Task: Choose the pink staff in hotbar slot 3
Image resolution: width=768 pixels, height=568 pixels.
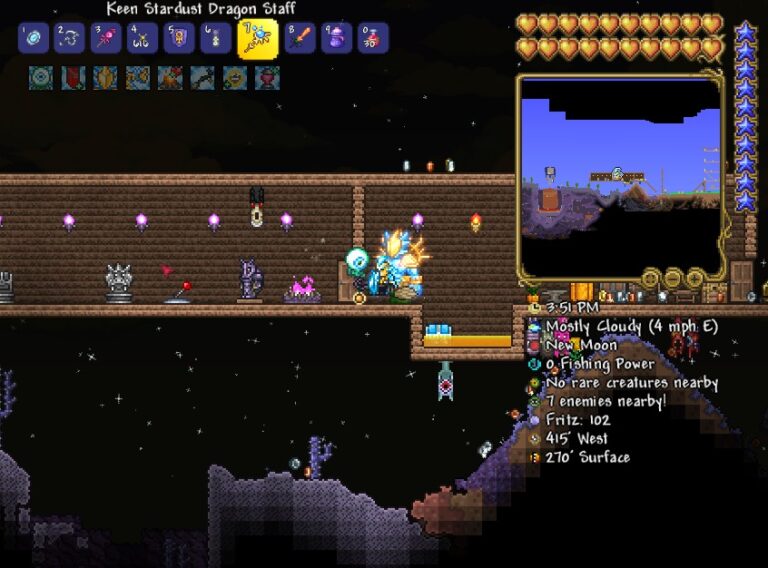Action: click(x=106, y=38)
